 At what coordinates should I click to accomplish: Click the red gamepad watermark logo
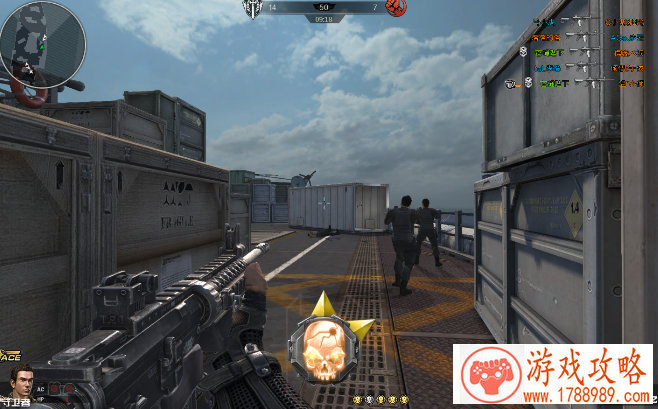point(486,371)
